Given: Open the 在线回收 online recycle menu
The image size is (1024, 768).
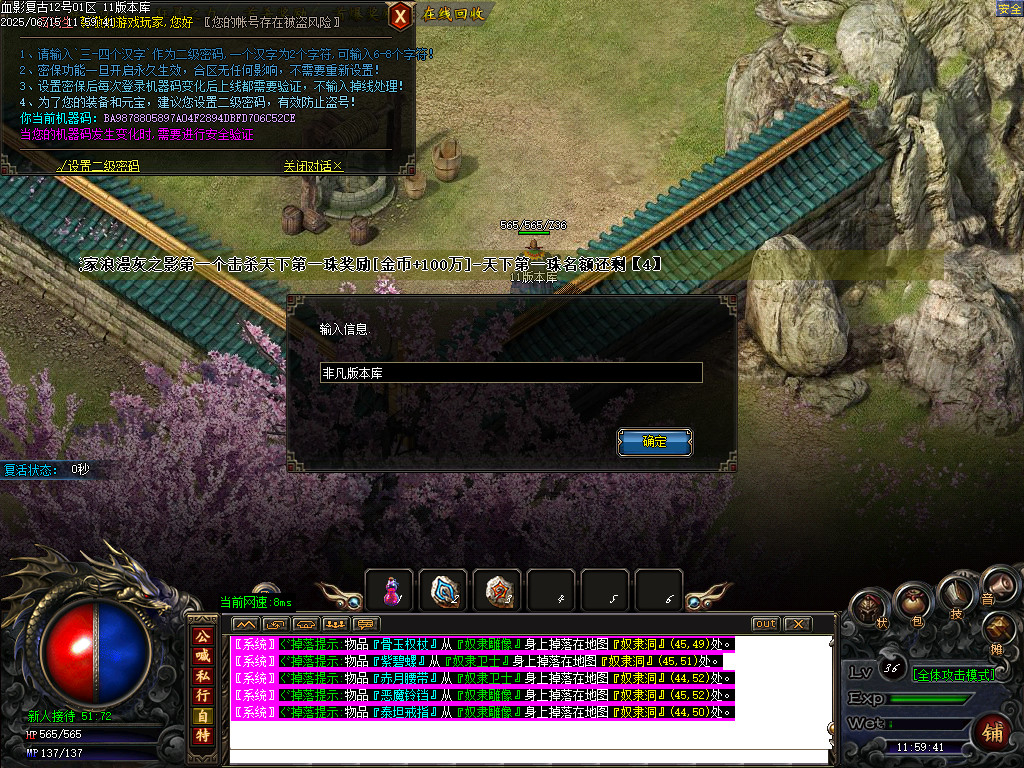Looking at the screenshot, I should [454, 14].
